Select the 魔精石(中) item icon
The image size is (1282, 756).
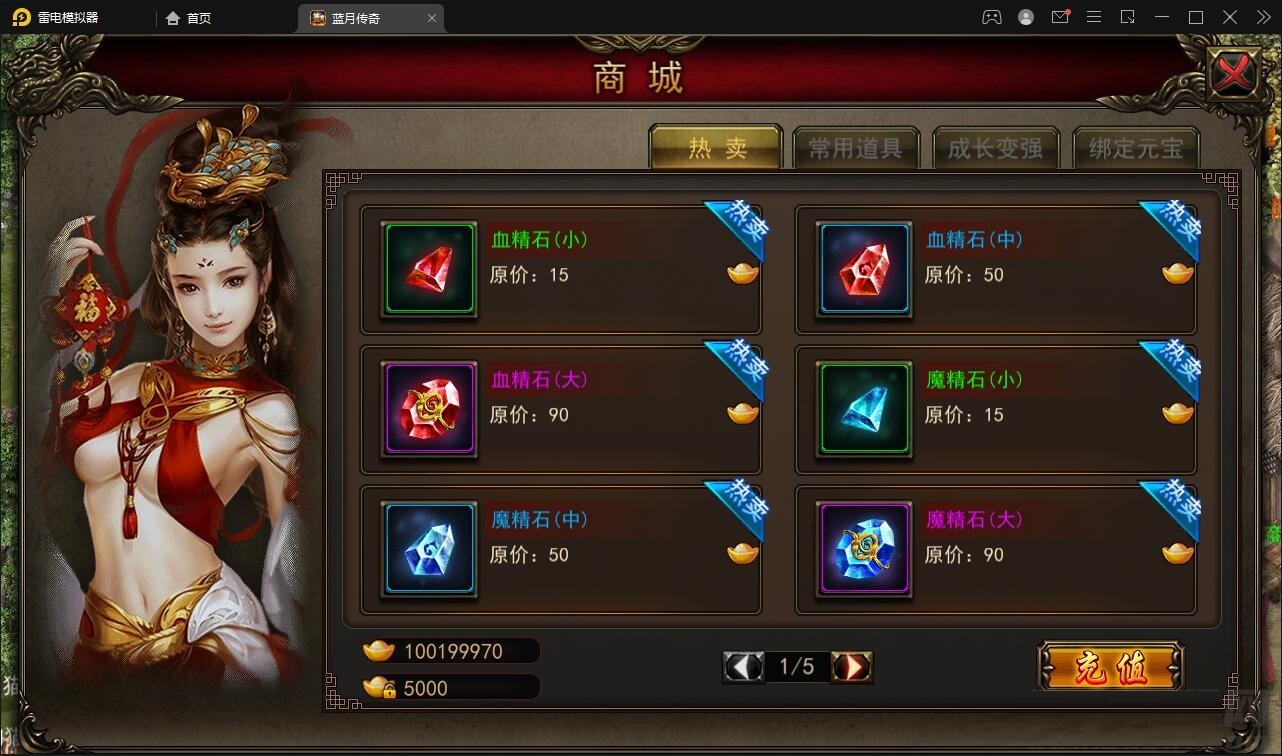click(x=428, y=548)
